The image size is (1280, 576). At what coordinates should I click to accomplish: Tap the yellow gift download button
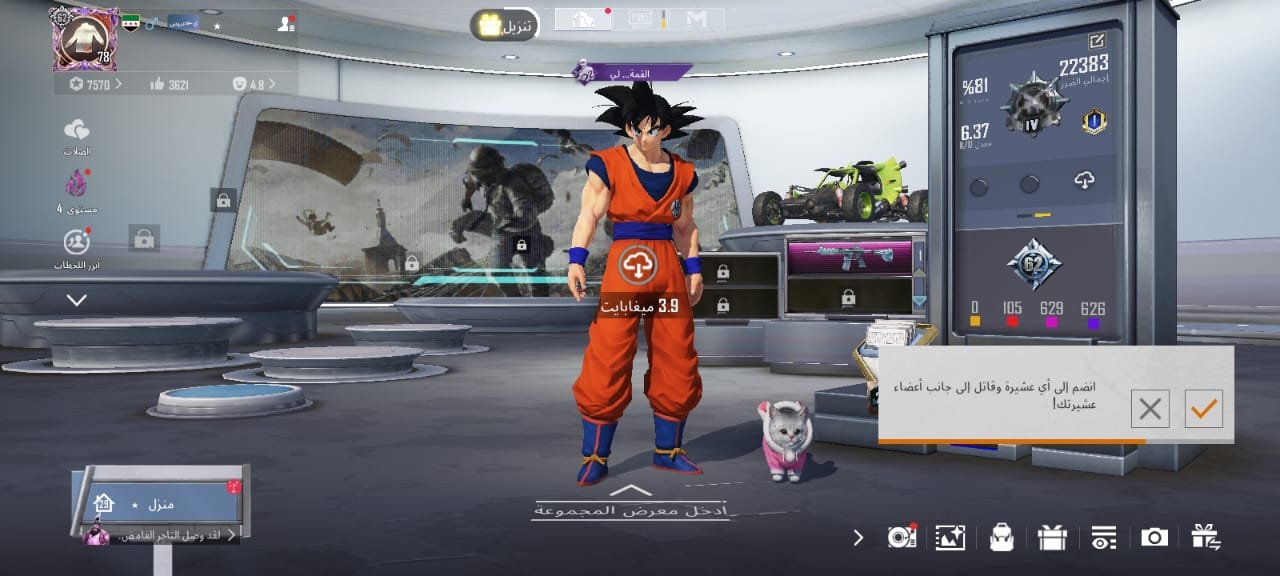coord(505,24)
